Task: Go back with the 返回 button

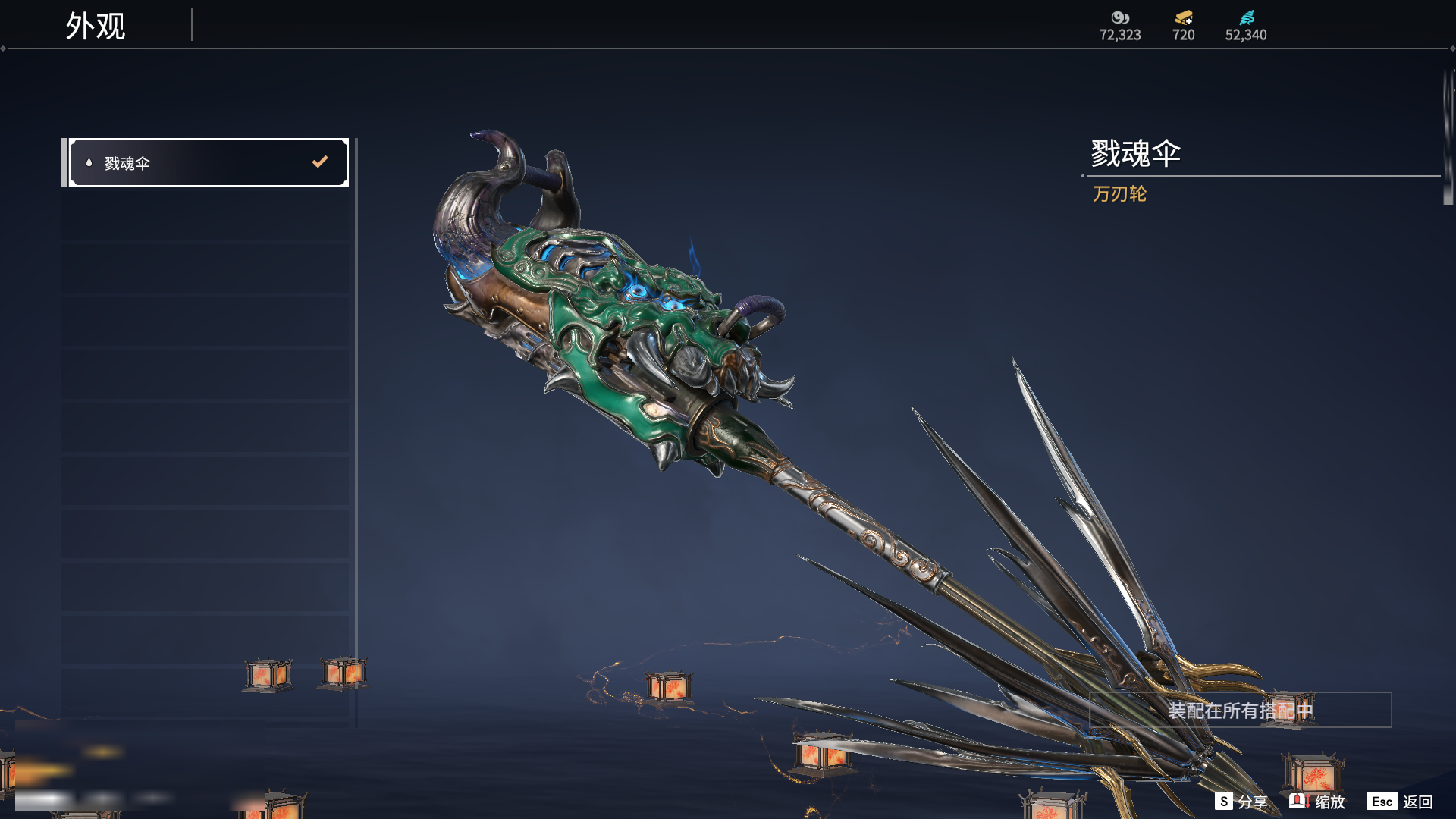Action: (1400, 802)
